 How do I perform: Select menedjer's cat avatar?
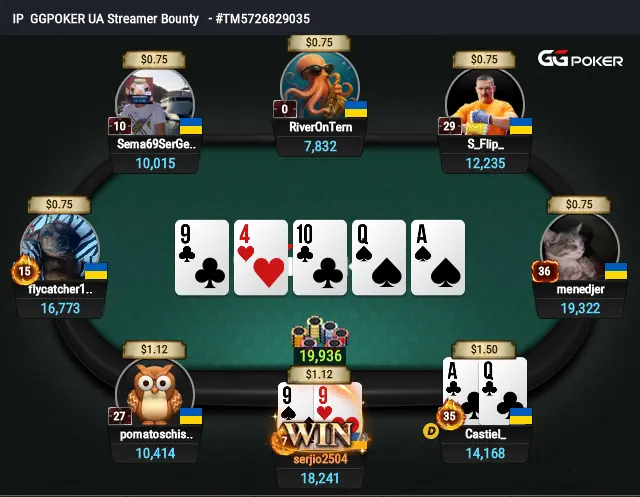click(x=580, y=250)
